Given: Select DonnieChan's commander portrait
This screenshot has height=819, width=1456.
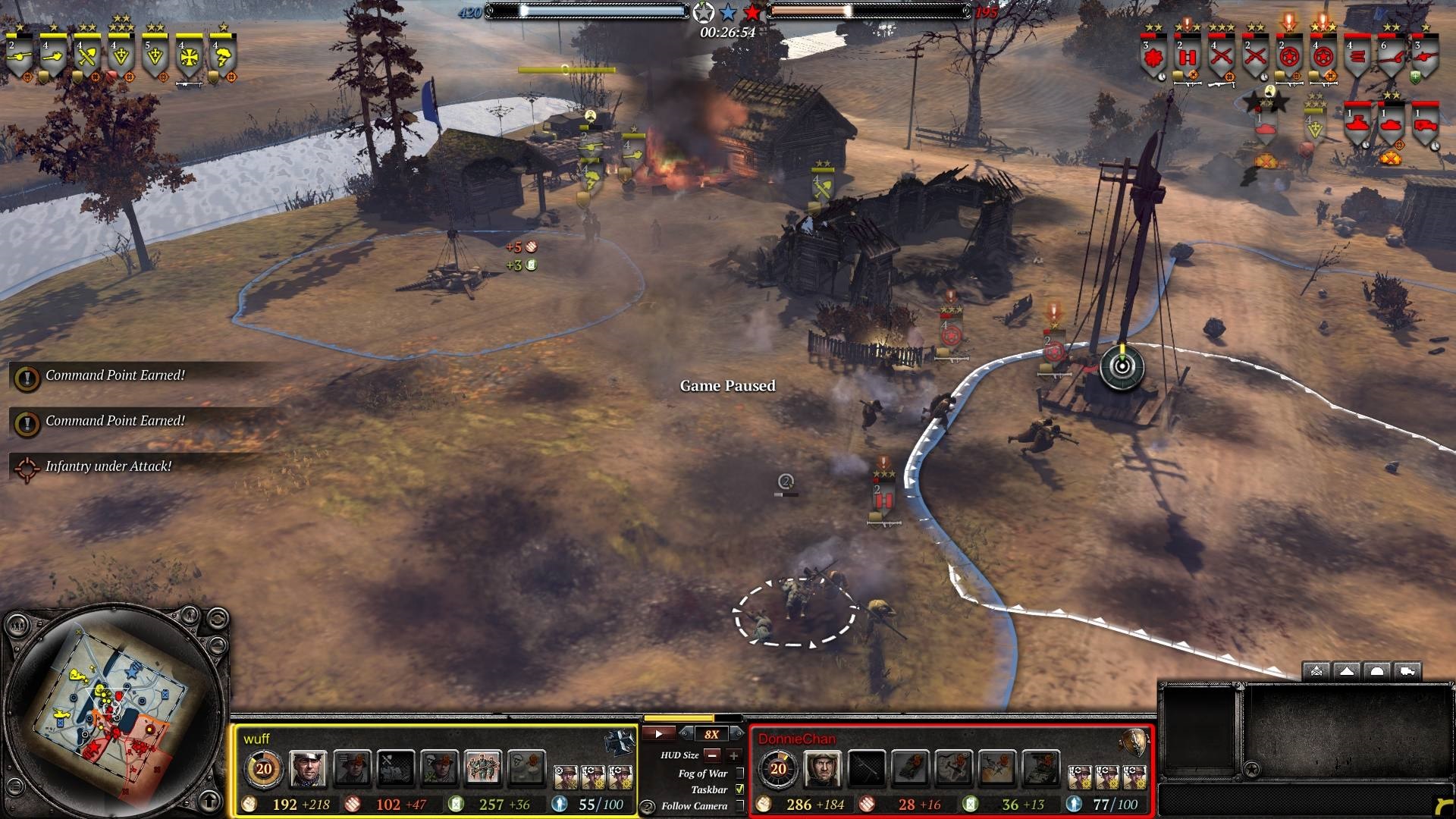Looking at the screenshot, I should pos(822,768).
